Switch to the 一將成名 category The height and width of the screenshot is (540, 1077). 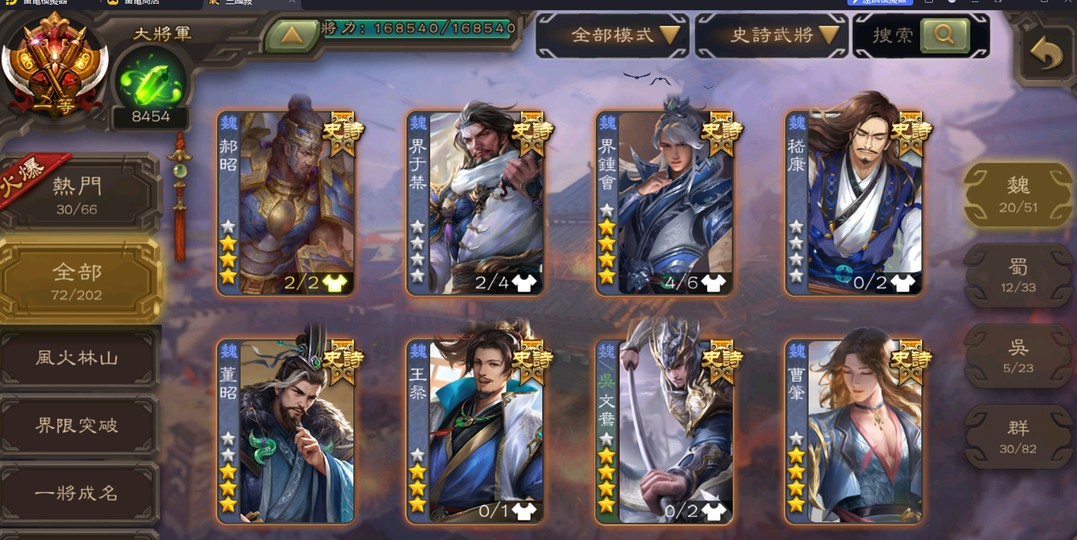tap(78, 492)
